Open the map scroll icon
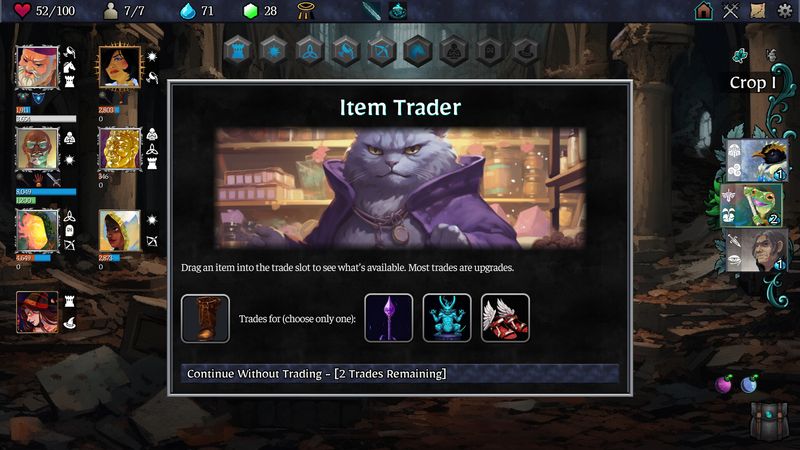Viewport: 800px width, 450px height. [758, 11]
